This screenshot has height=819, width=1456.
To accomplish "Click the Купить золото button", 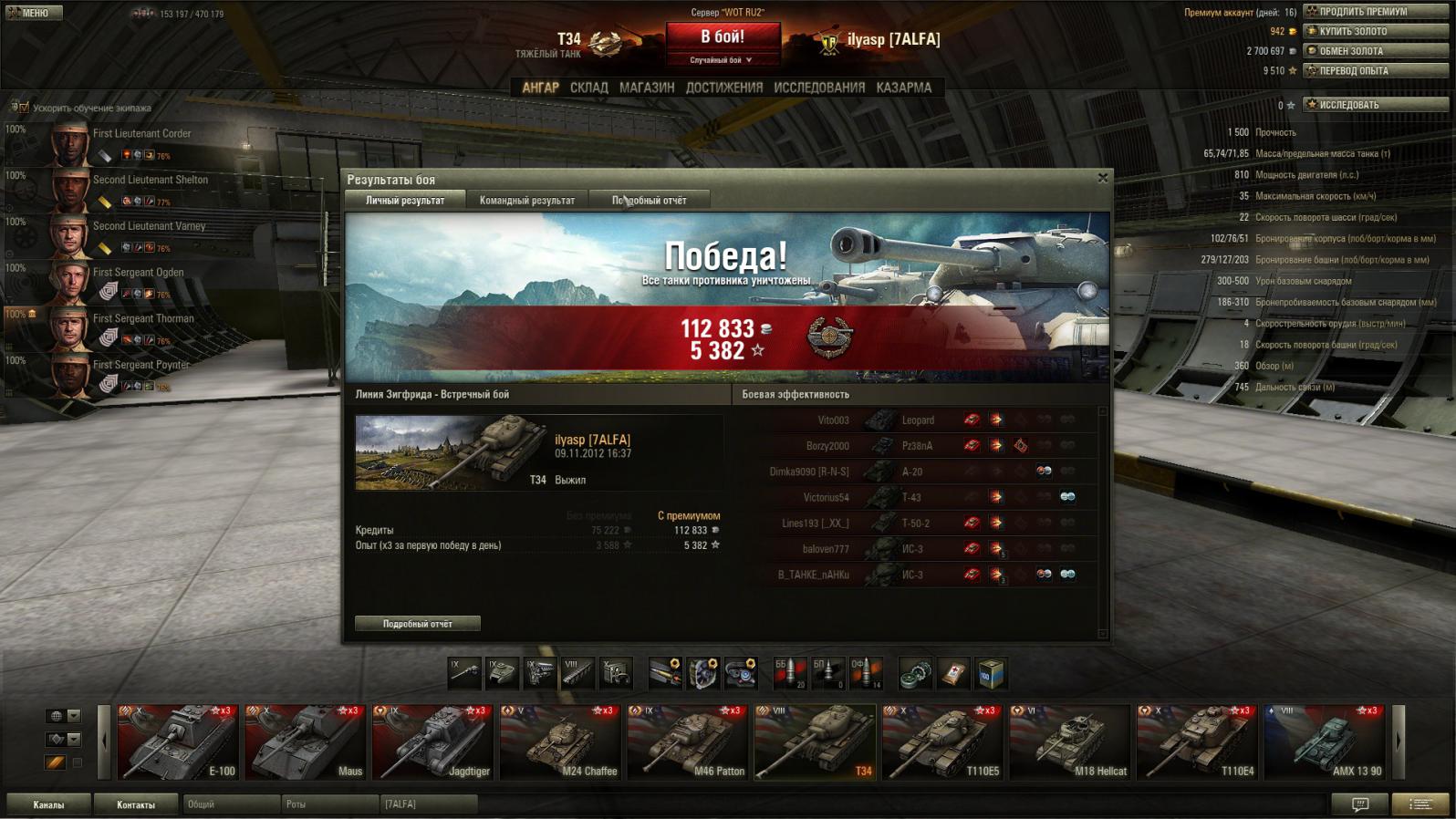I will (x=1376, y=31).
